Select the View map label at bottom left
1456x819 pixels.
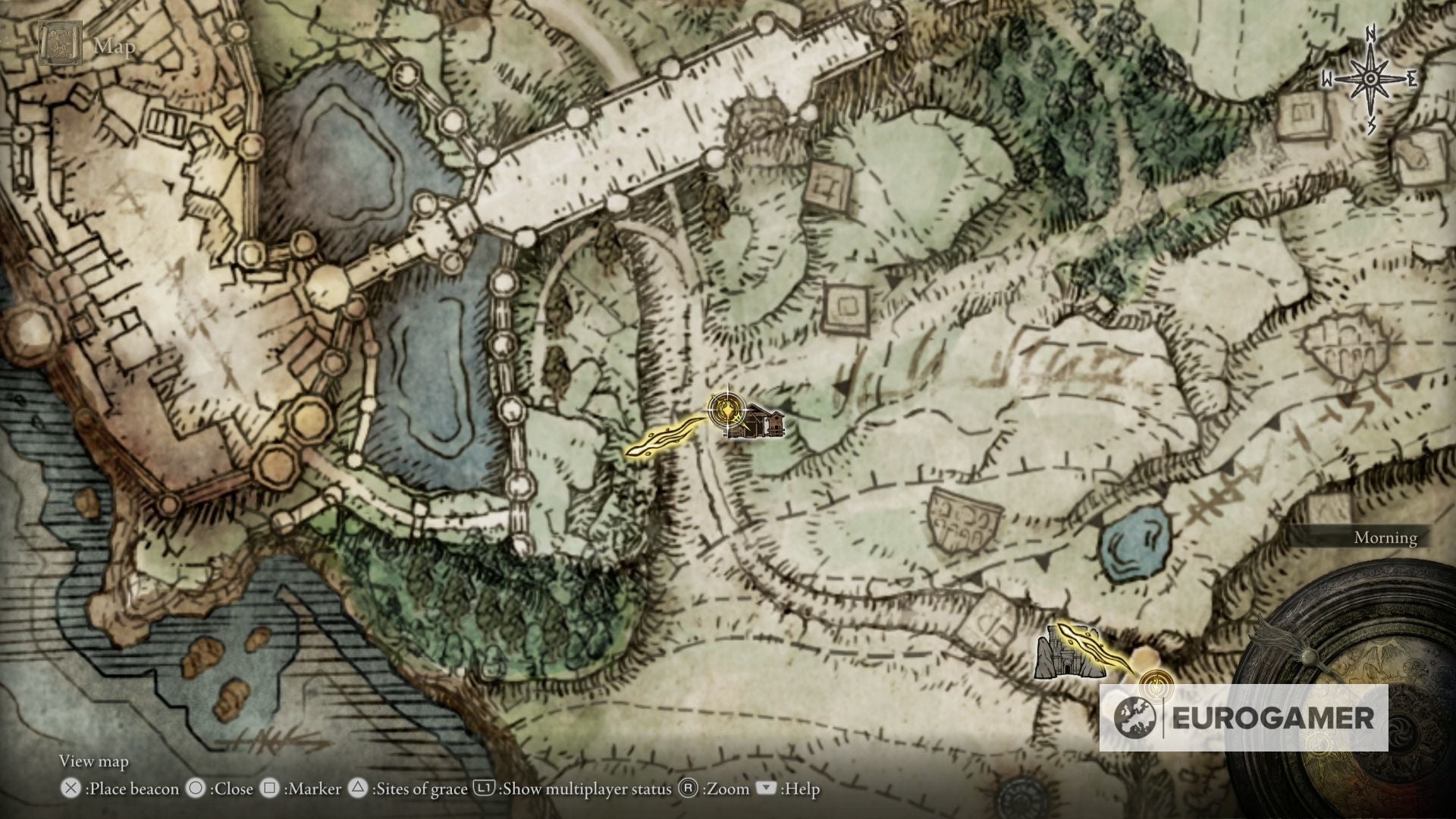coord(93,761)
